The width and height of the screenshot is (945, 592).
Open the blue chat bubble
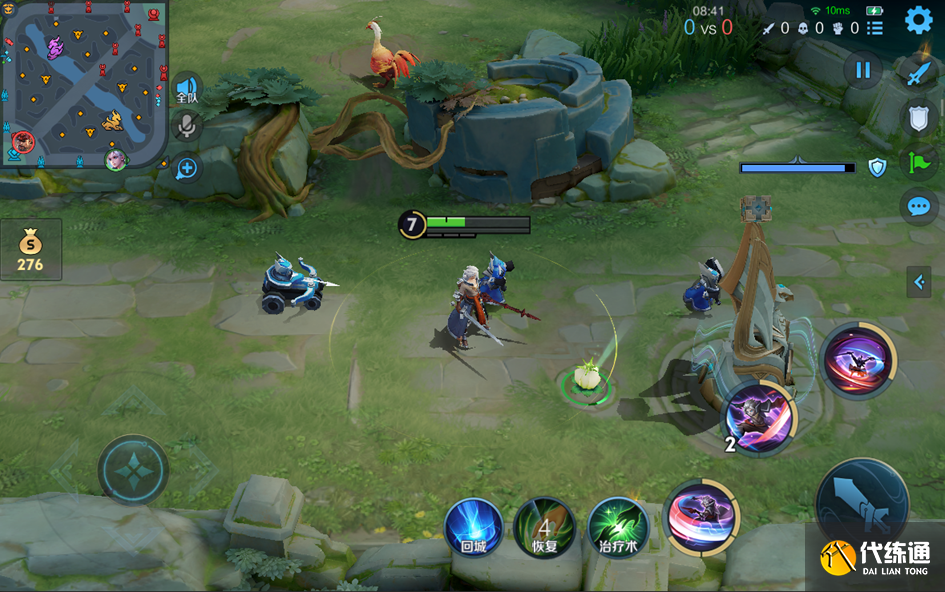[x=918, y=207]
